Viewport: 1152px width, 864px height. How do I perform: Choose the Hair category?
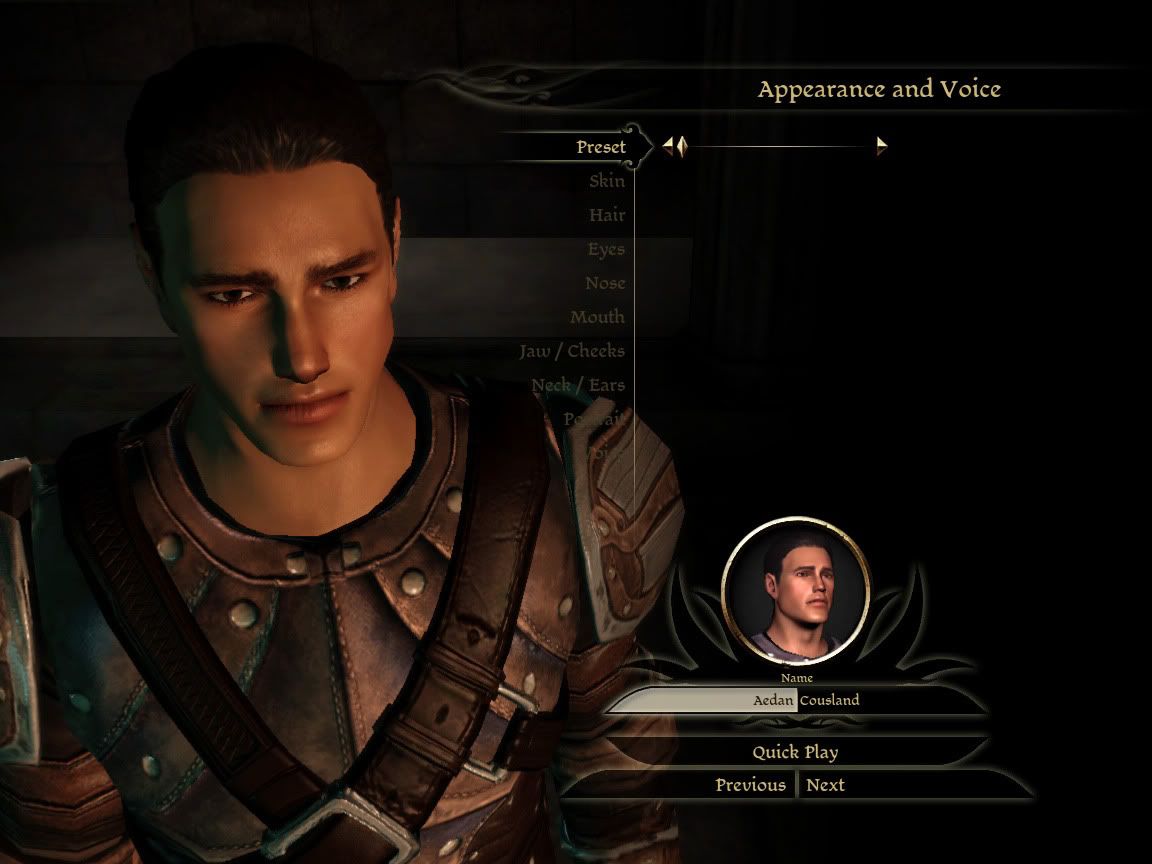[x=606, y=215]
